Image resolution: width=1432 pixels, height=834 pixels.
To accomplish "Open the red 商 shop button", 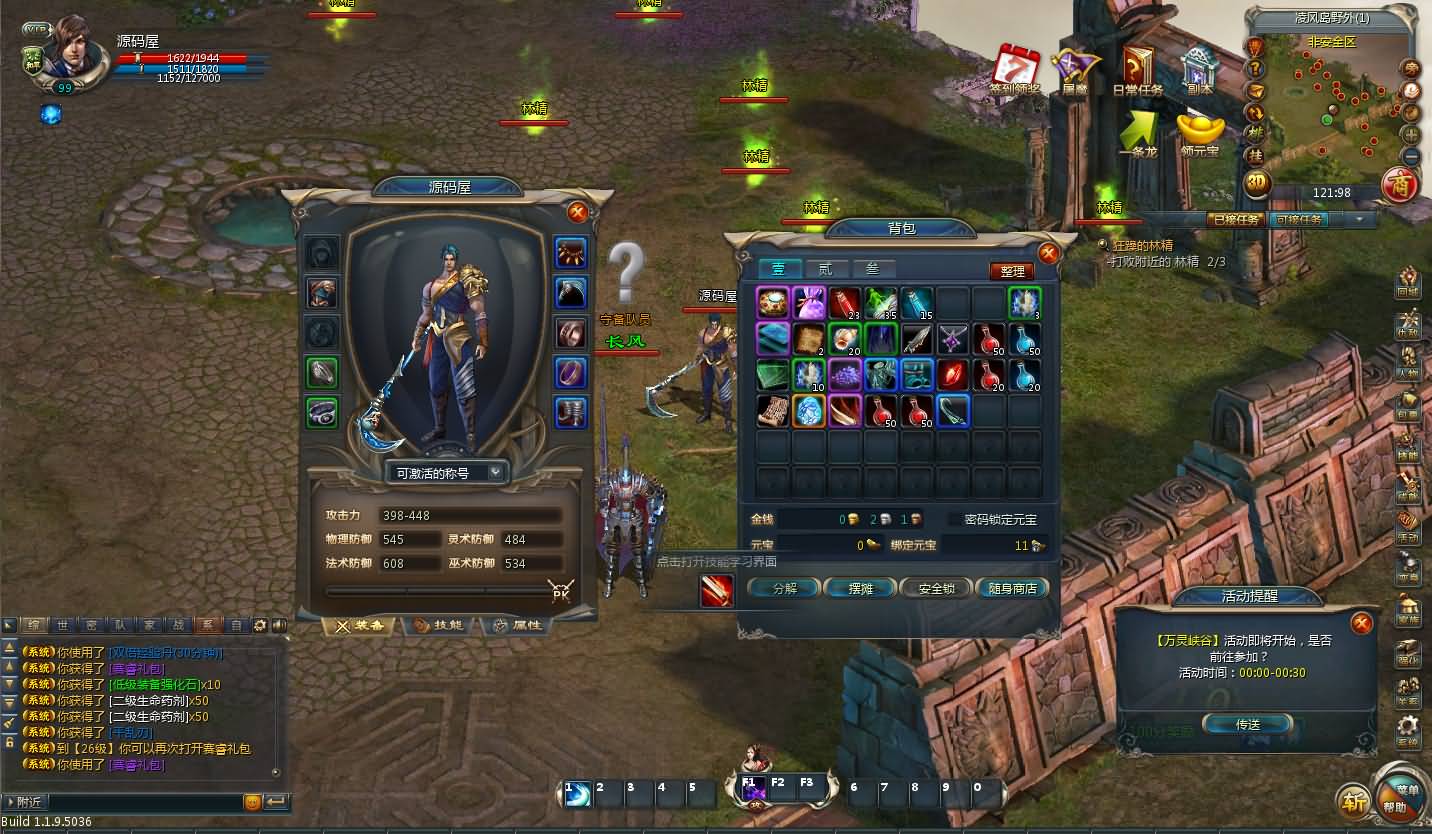I will 1398,185.
